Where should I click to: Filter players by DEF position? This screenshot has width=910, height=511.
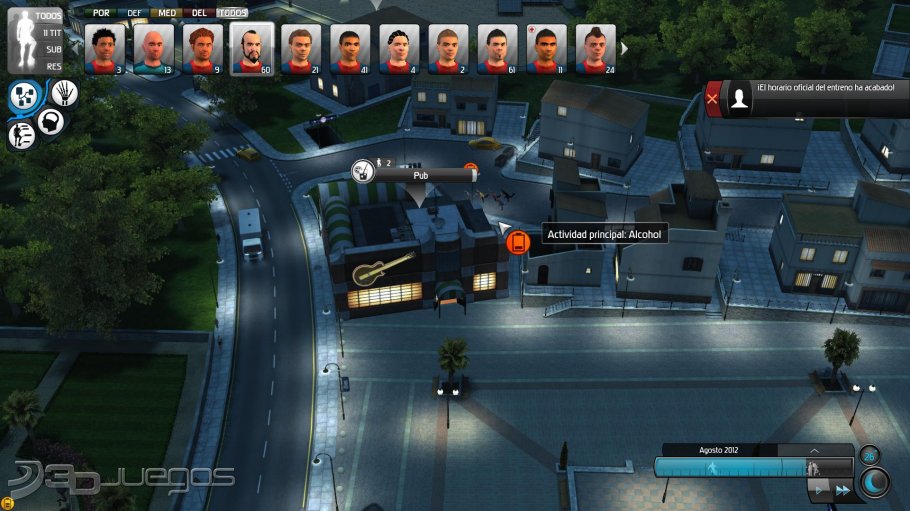click(x=134, y=13)
